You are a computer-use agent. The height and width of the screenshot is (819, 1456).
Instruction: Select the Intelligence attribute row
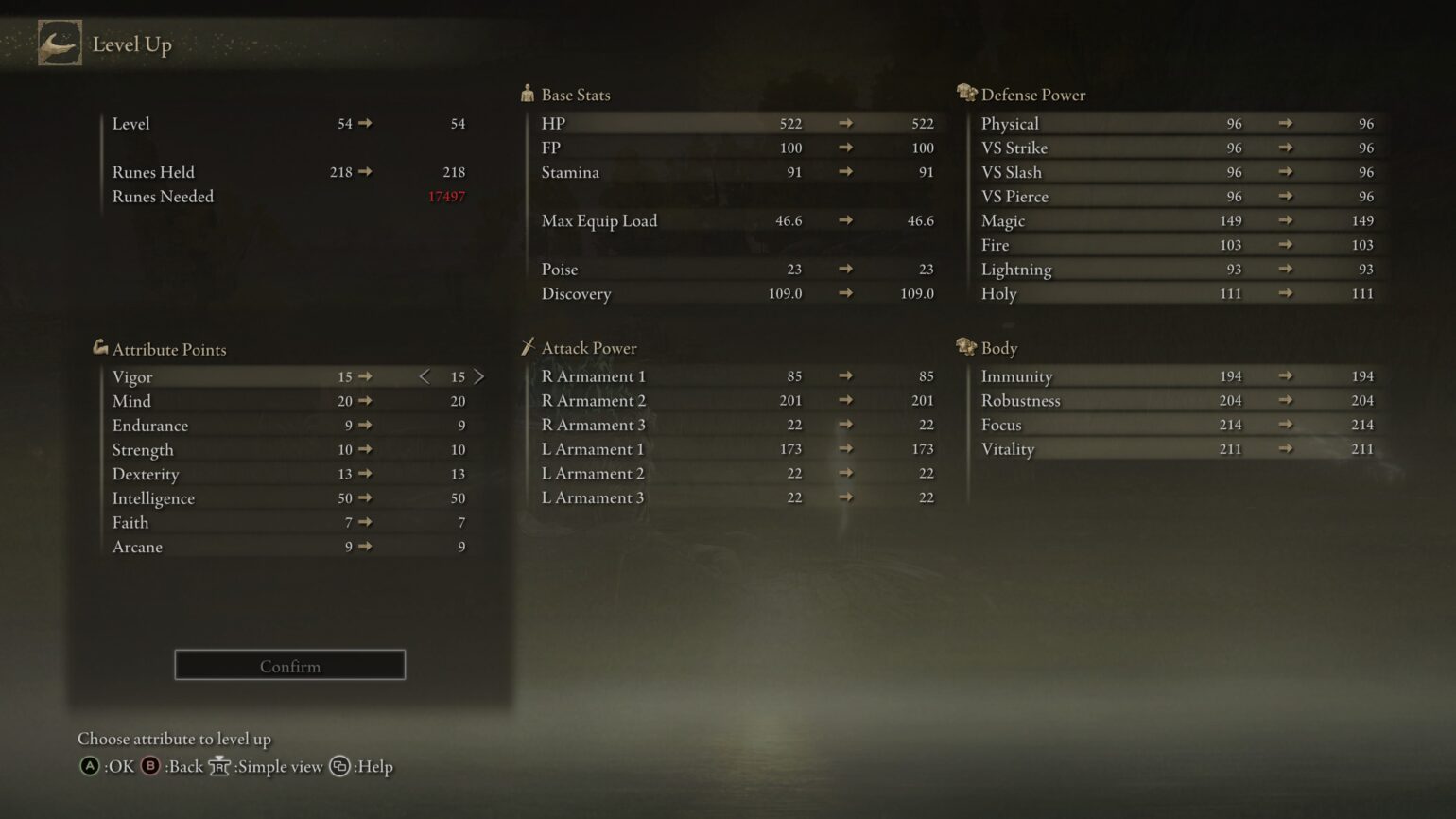(x=265, y=498)
